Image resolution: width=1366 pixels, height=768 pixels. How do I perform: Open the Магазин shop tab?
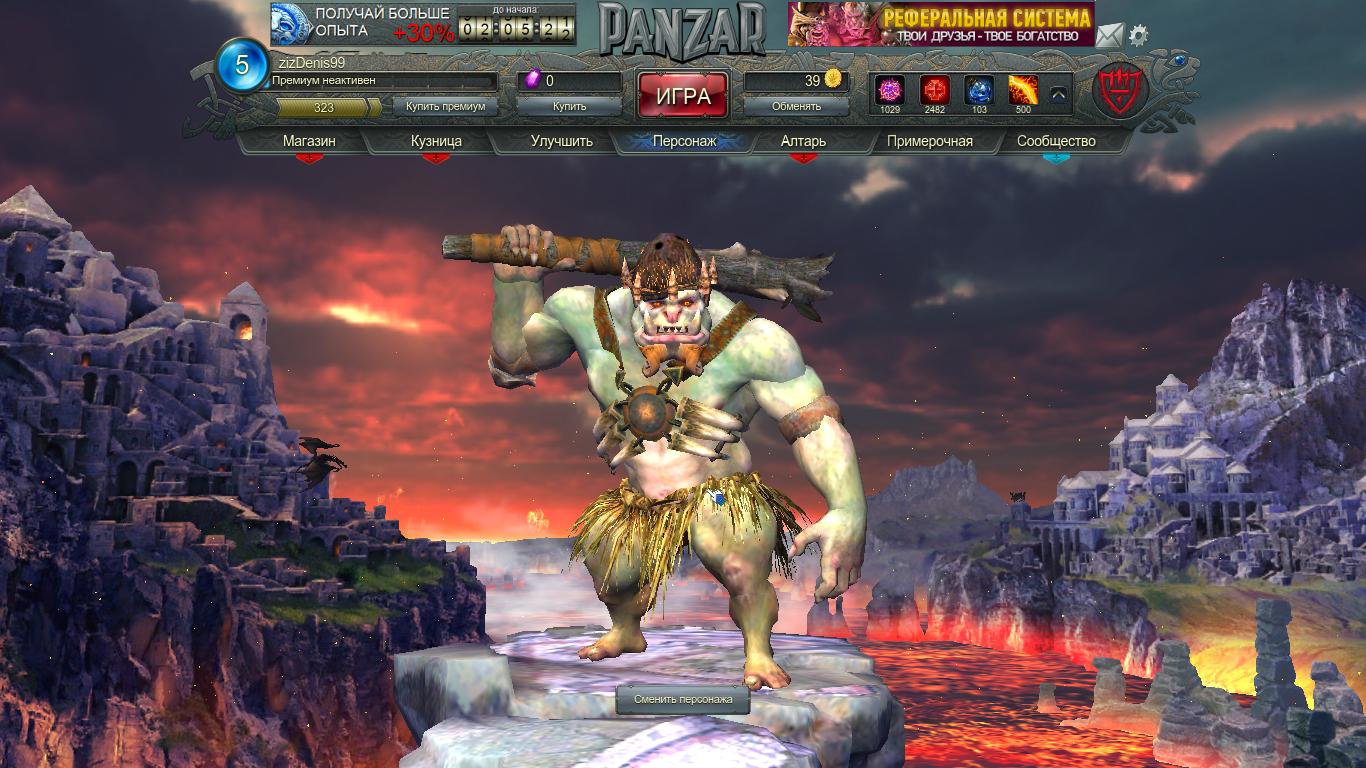[309, 141]
